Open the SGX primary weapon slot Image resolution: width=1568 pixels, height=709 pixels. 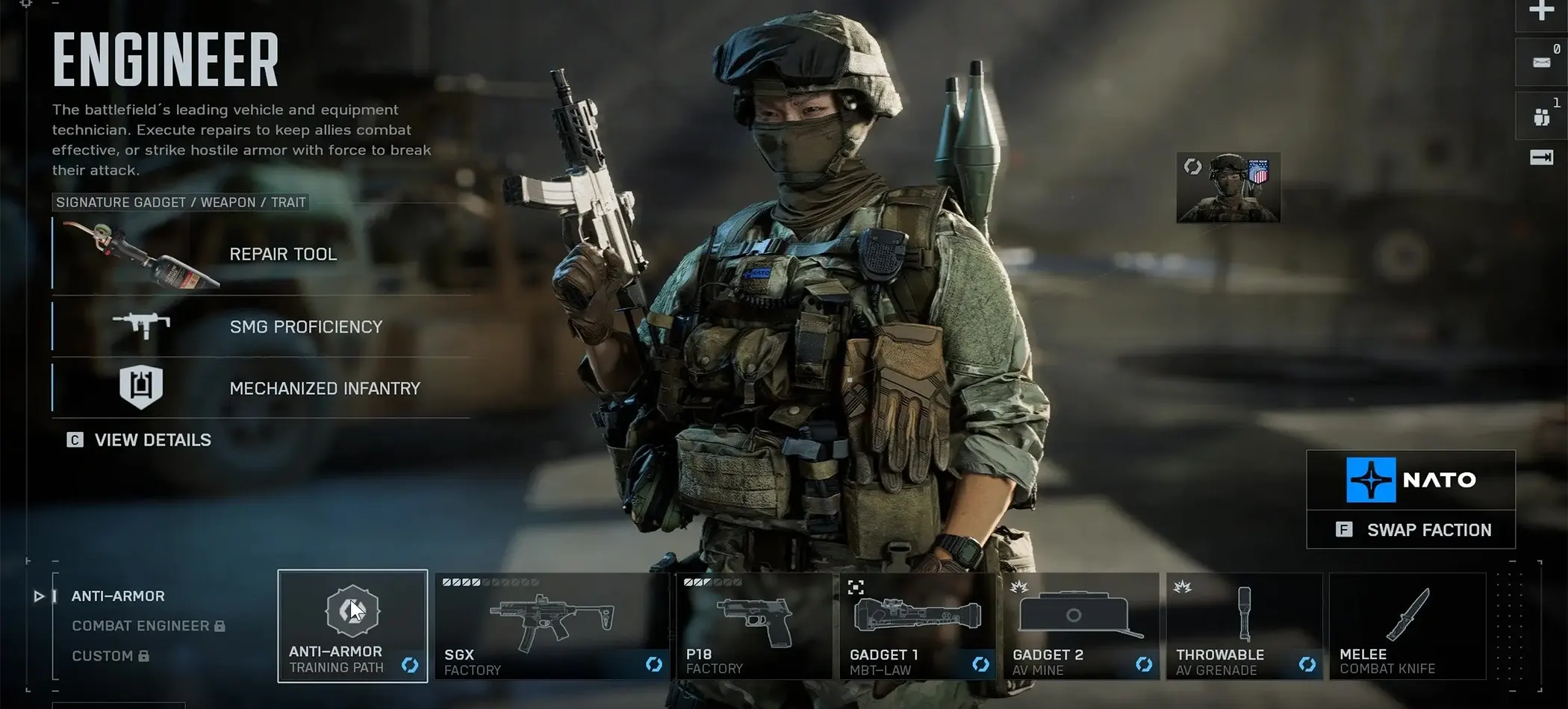click(552, 625)
